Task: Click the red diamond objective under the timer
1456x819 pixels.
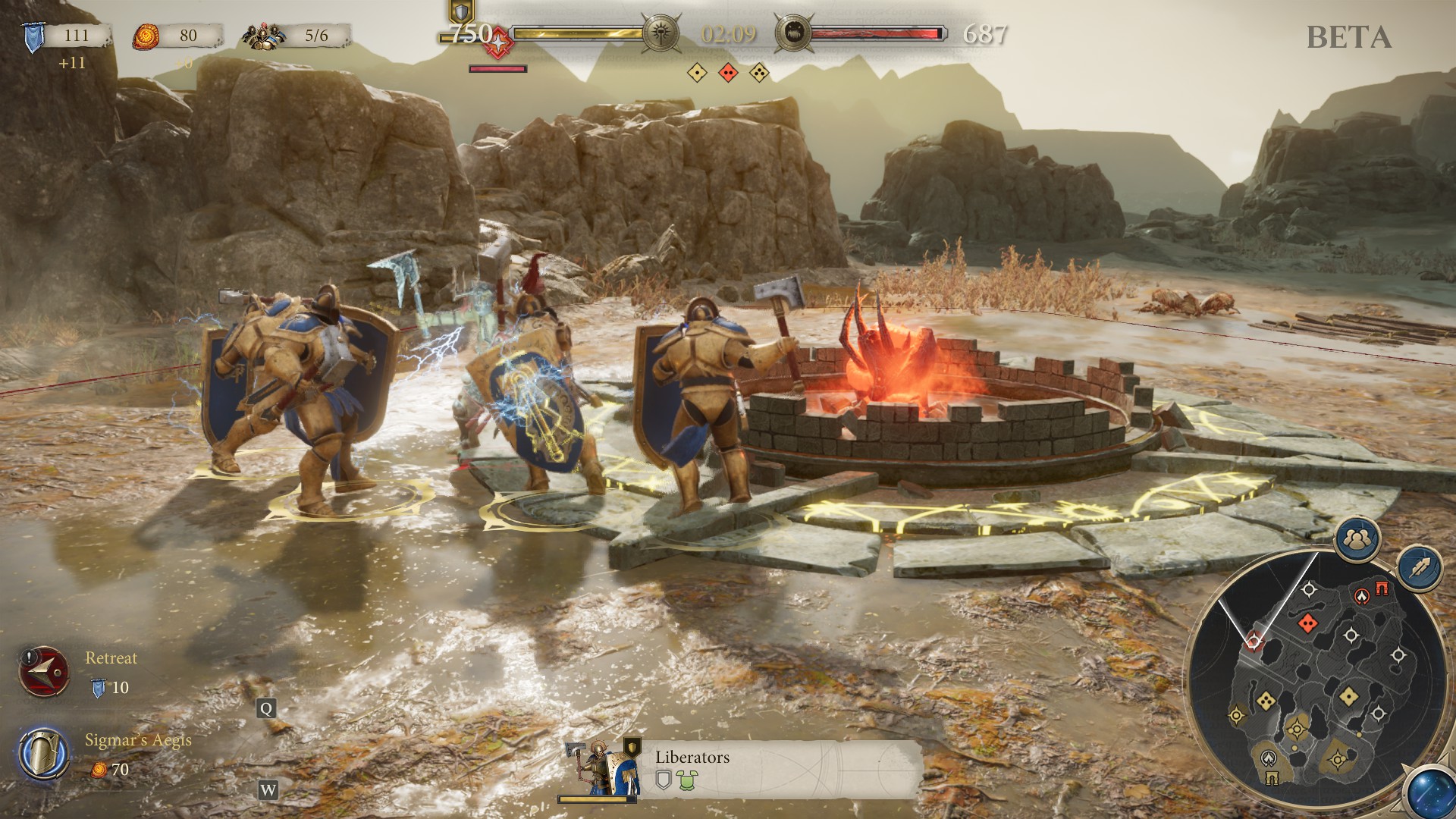Action: pyautogui.click(x=728, y=73)
